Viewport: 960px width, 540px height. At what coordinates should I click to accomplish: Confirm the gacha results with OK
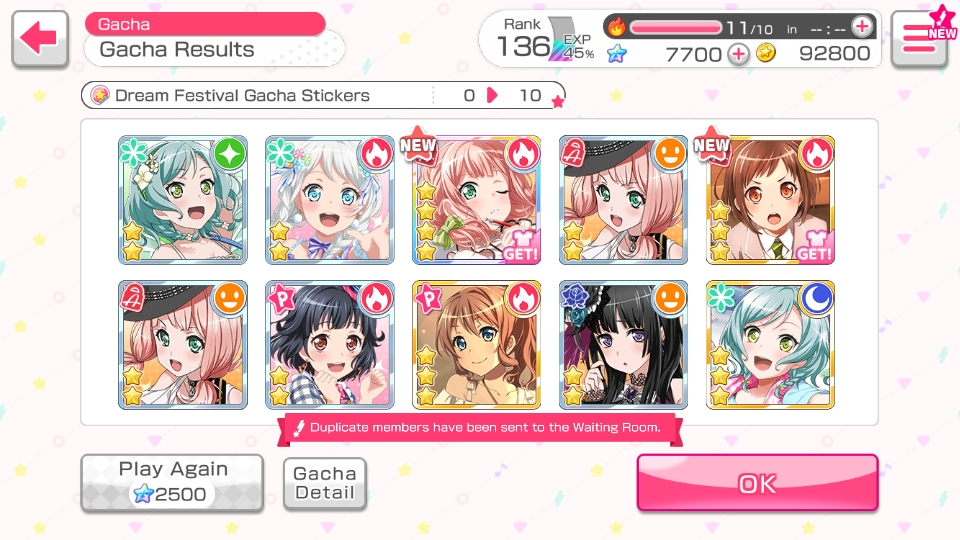click(x=757, y=483)
